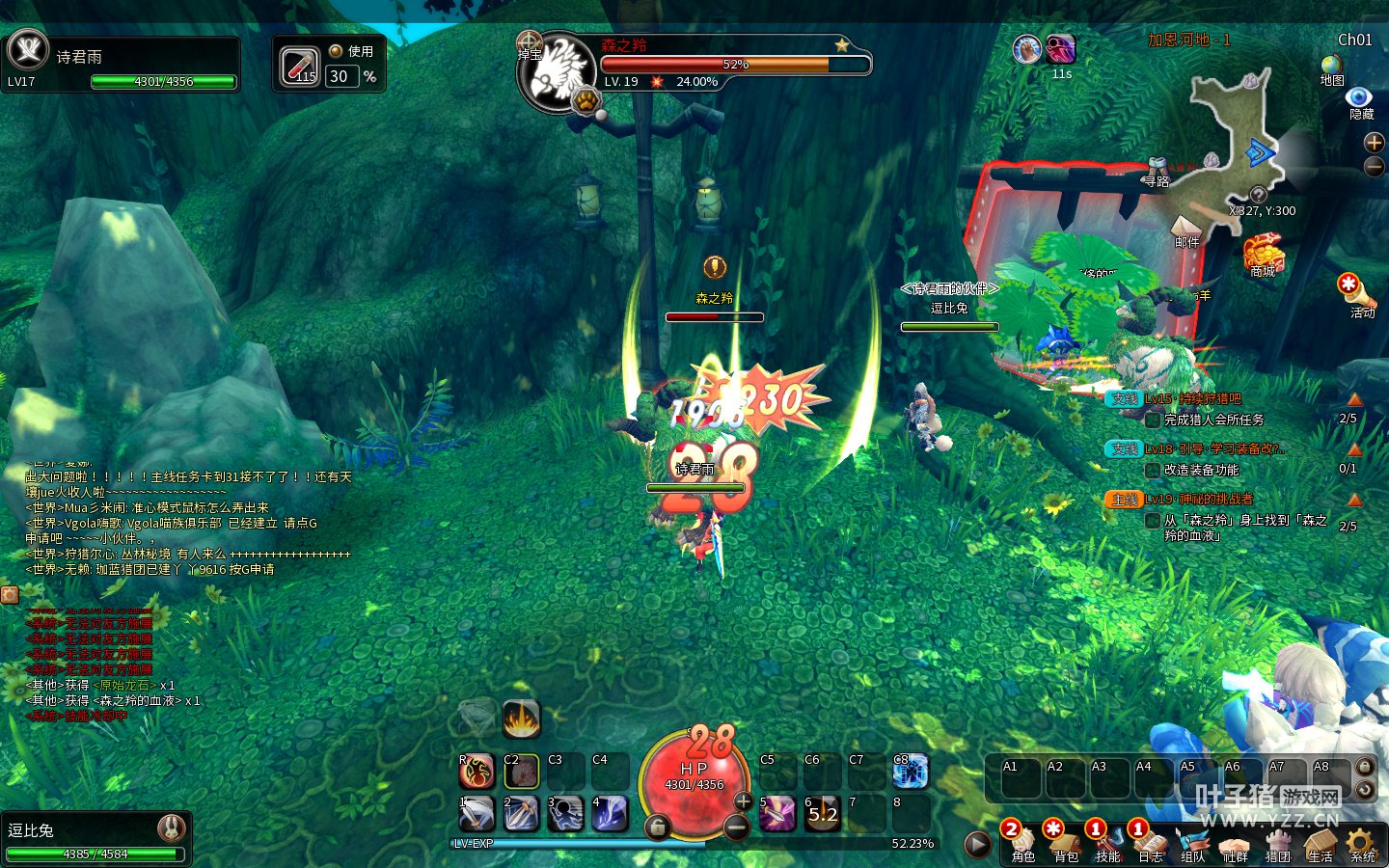Activate the 寻路 pathfinding boots icon
1389x868 pixels.
point(1157,169)
